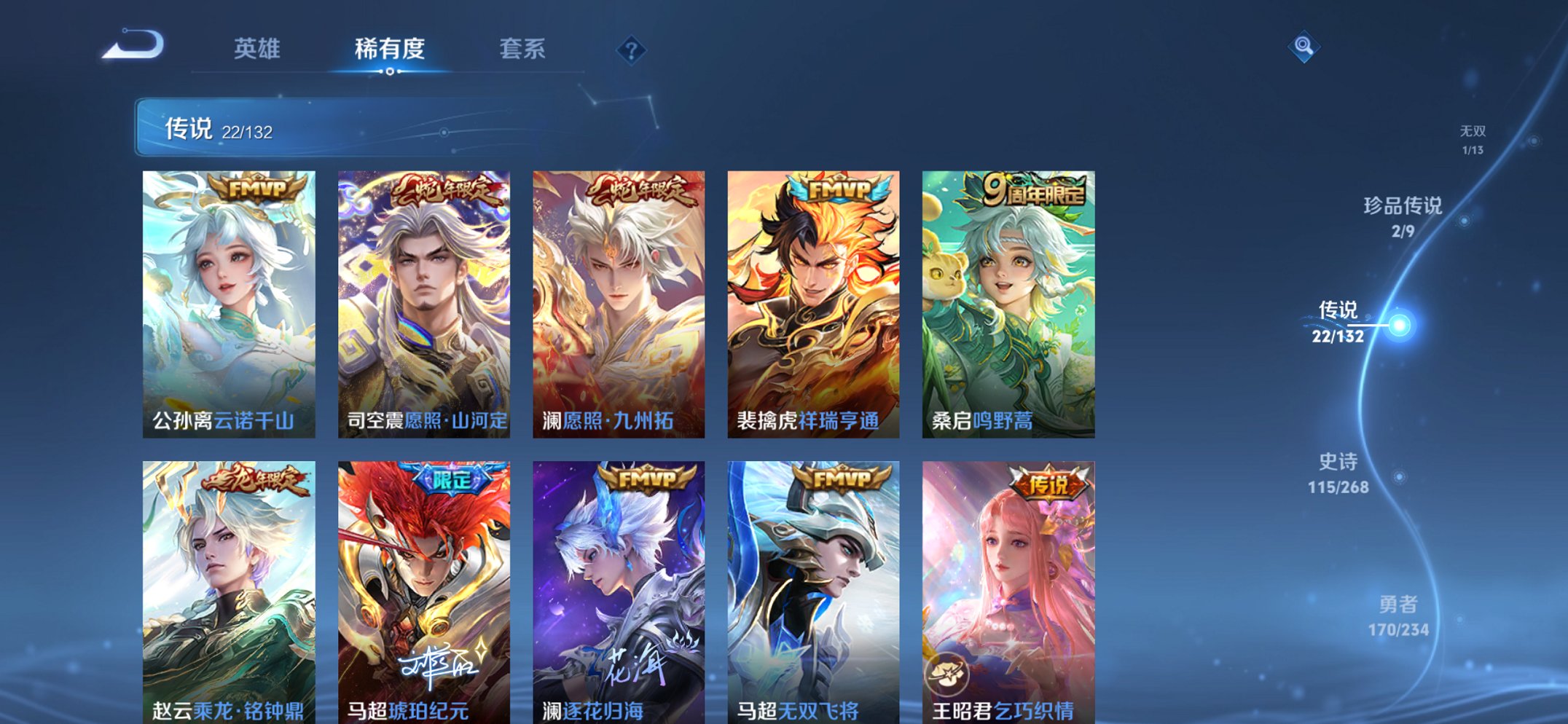The width and height of the screenshot is (1568, 724).
Task: Click the 9周年限定 badge on 桑启 card
Action: pyautogui.click(x=1032, y=189)
